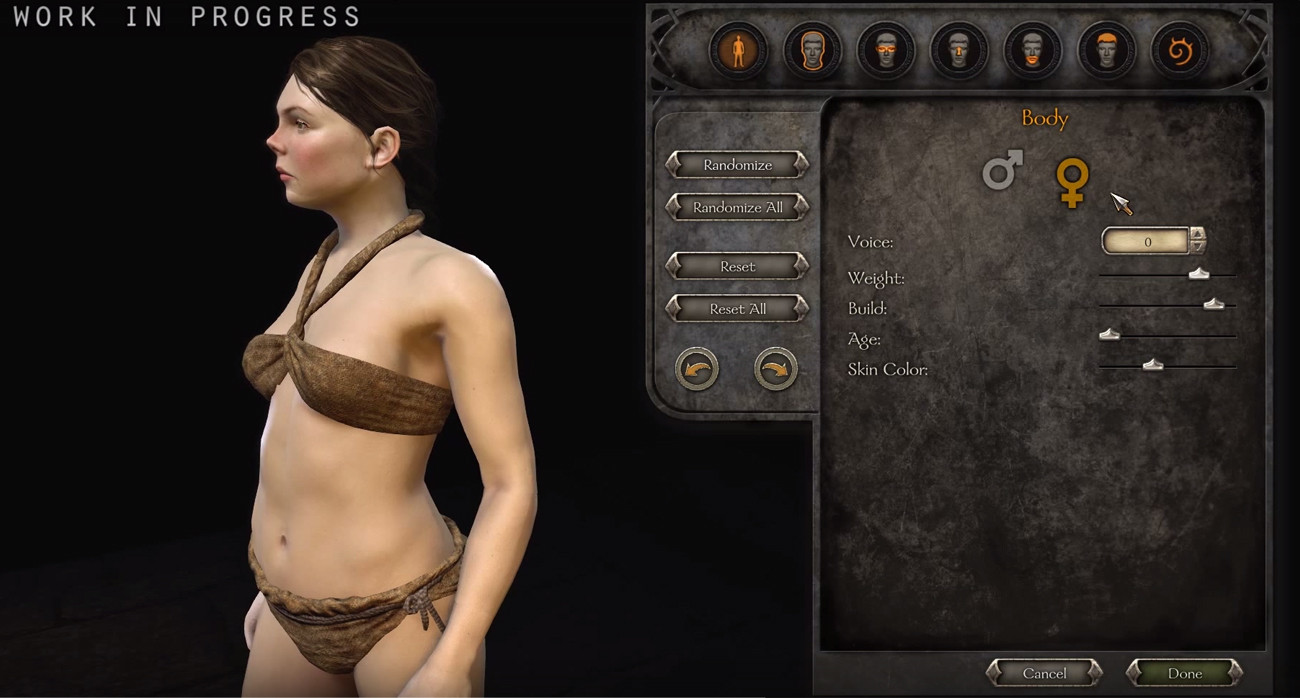Open the nose customization tab
The width and height of the screenshot is (1300, 698).
(x=958, y=50)
